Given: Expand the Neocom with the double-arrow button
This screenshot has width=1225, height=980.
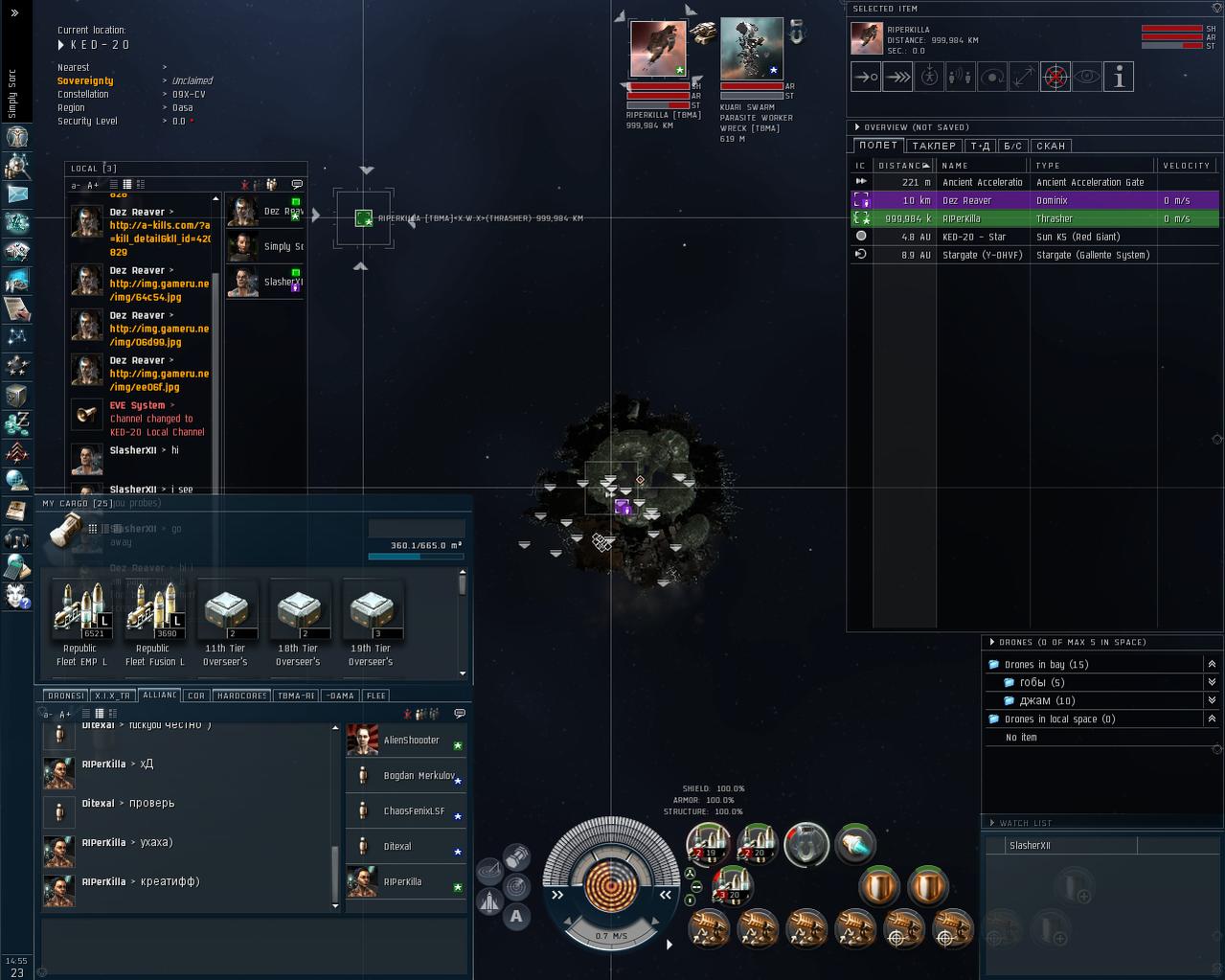Looking at the screenshot, I should coord(14,13).
